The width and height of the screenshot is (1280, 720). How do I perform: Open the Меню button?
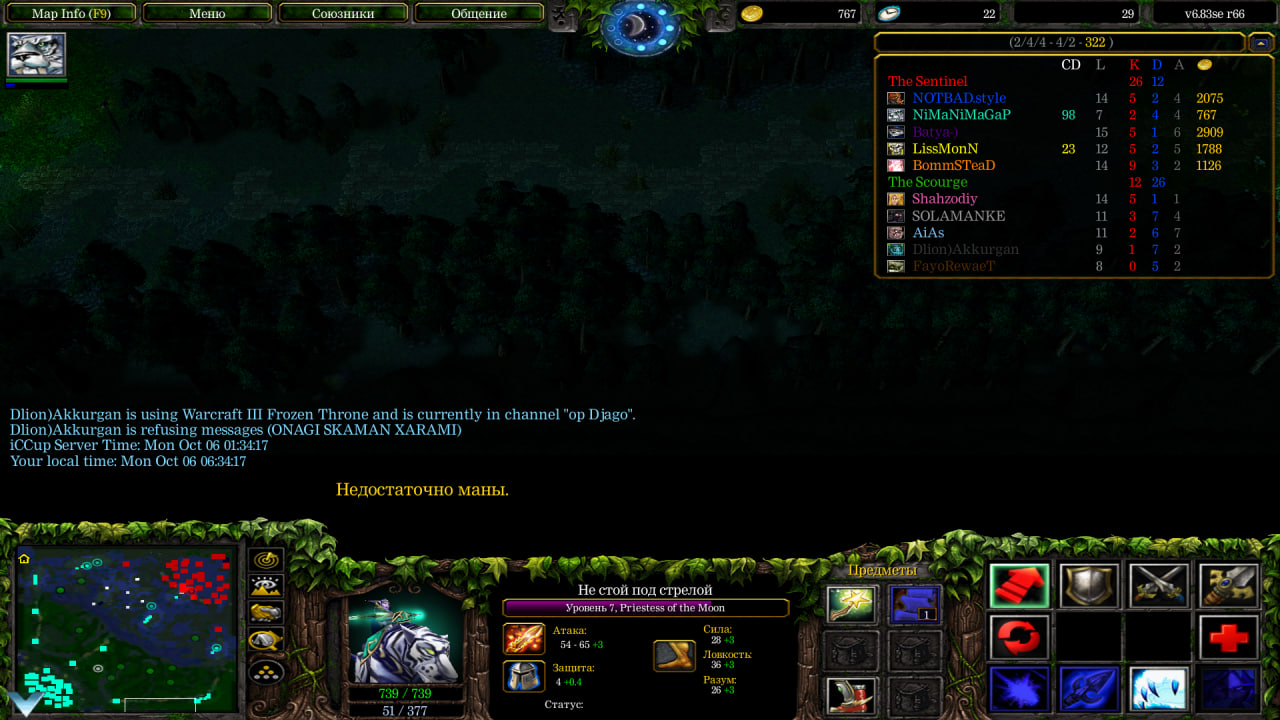pos(207,14)
